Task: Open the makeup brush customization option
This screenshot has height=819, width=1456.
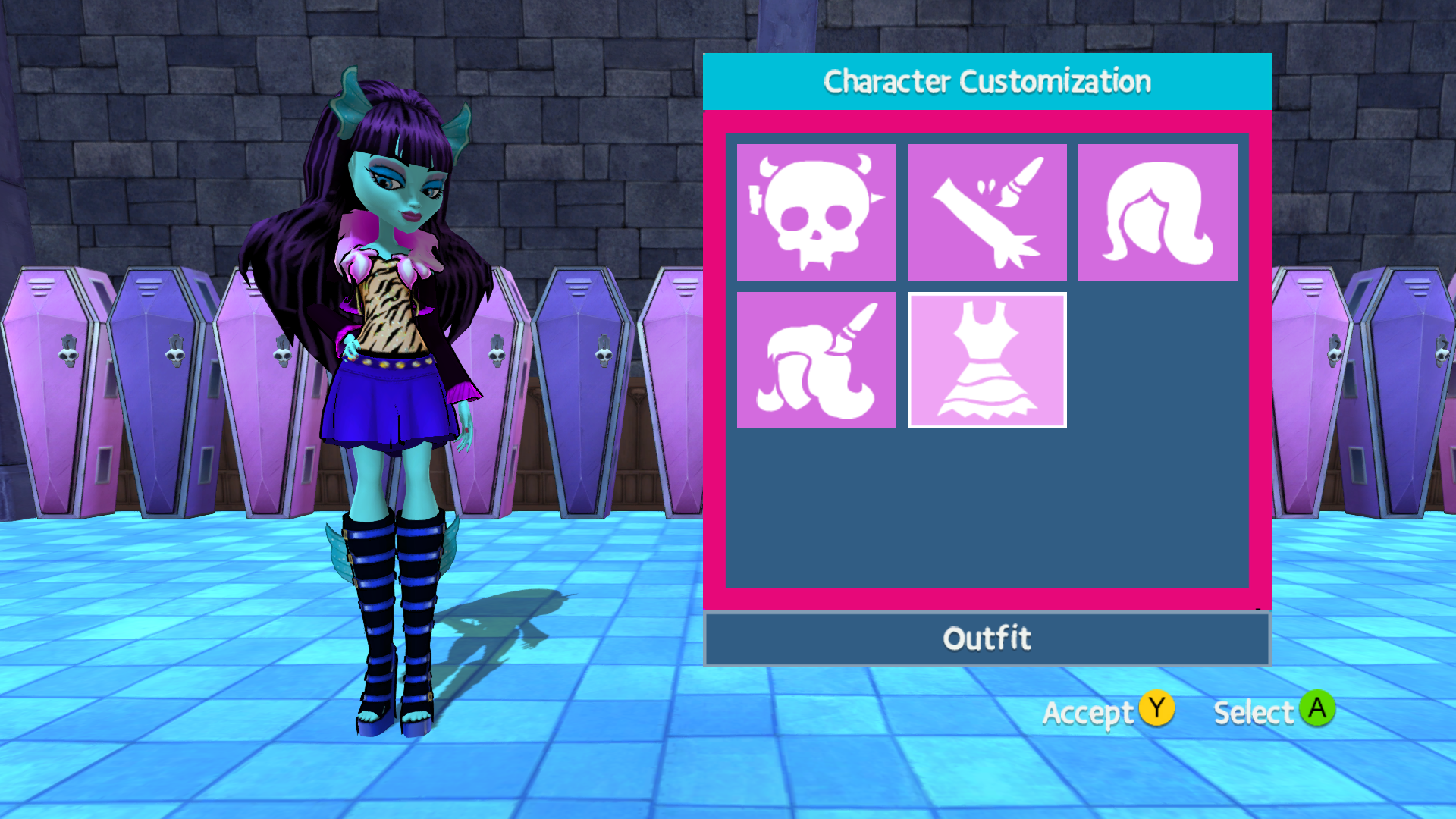Action: click(987, 210)
